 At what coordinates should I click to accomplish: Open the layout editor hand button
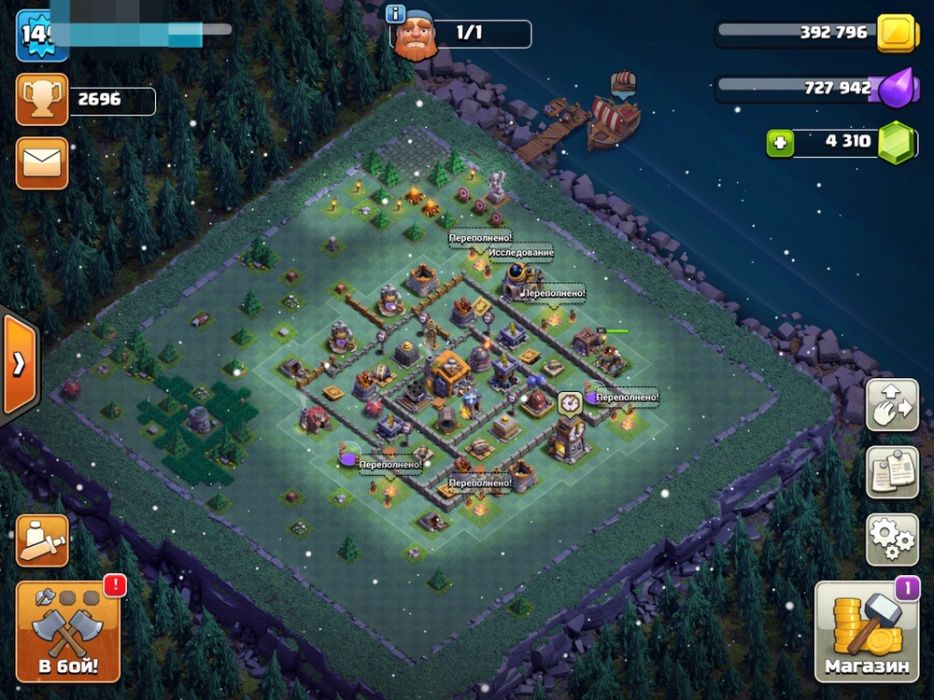tap(892, 405)
